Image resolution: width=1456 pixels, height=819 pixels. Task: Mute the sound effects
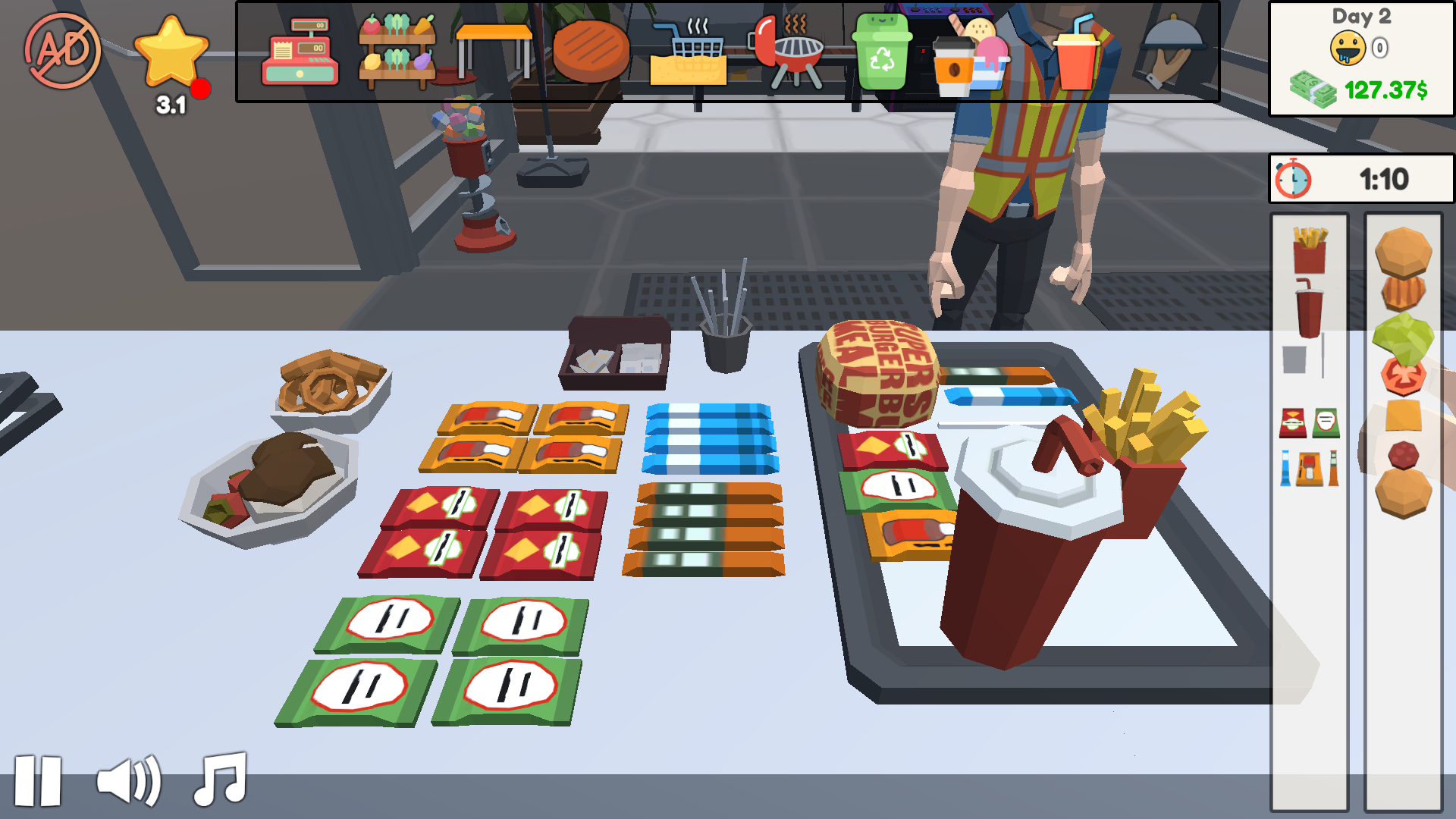tap(127, 783)
